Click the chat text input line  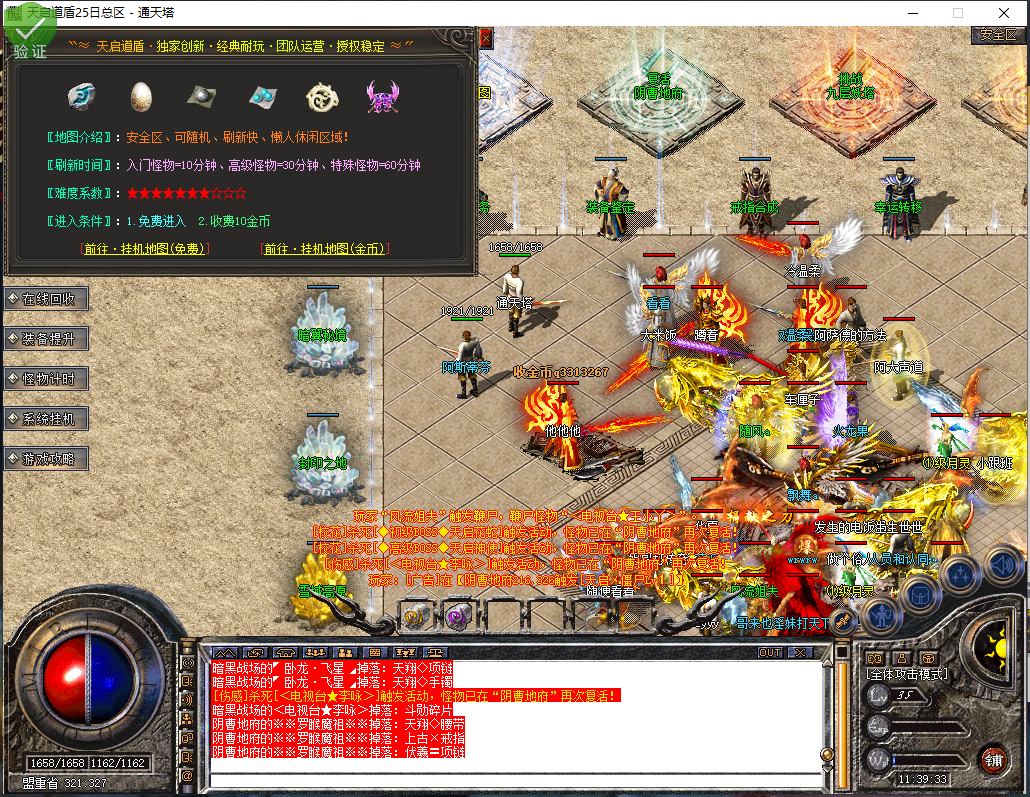pos(515,778)
